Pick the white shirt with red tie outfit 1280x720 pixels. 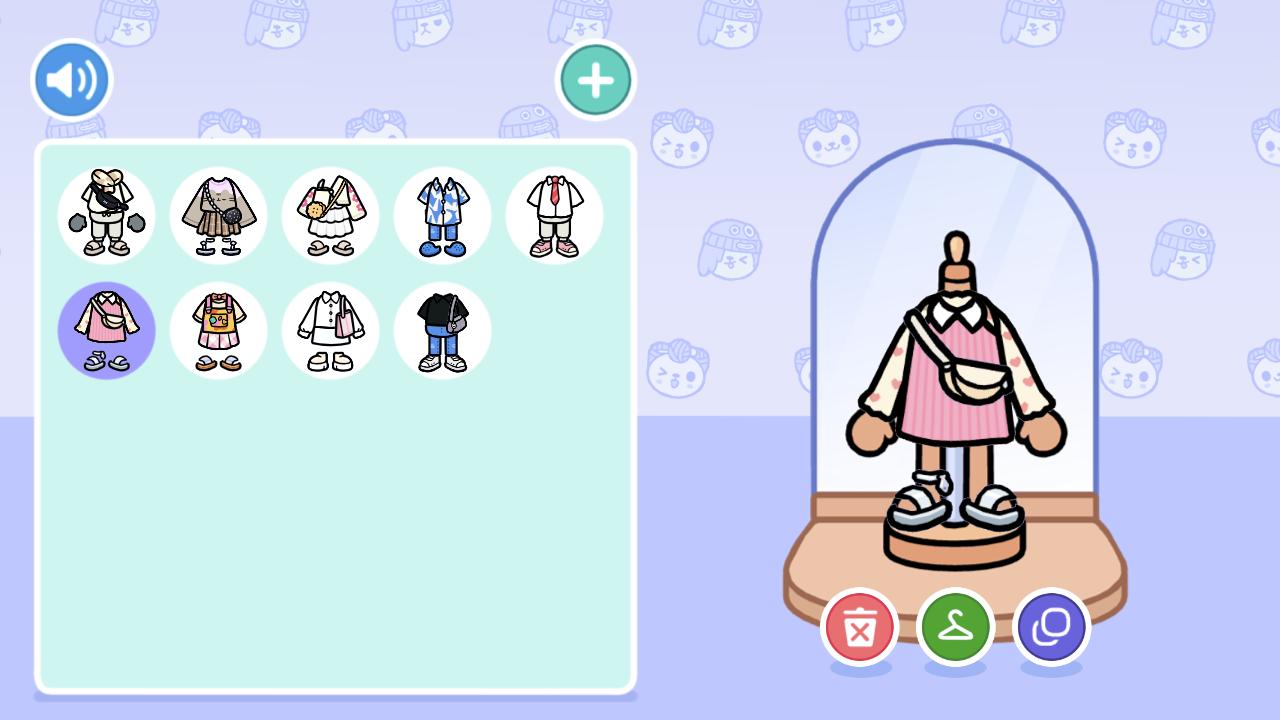pyautogui.click(x=555, y=215)
